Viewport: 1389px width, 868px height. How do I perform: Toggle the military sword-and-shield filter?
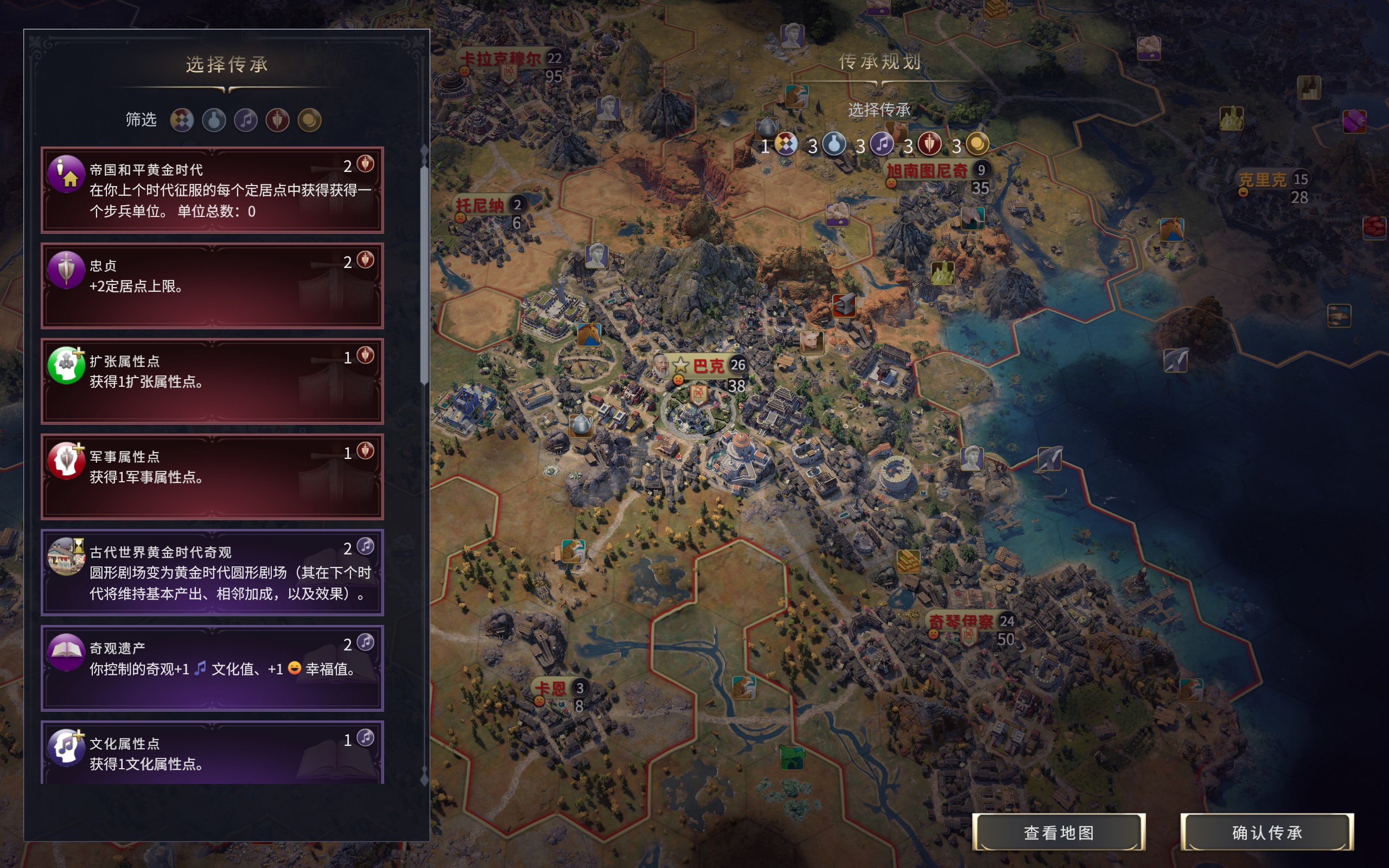[x=278, y=121]
